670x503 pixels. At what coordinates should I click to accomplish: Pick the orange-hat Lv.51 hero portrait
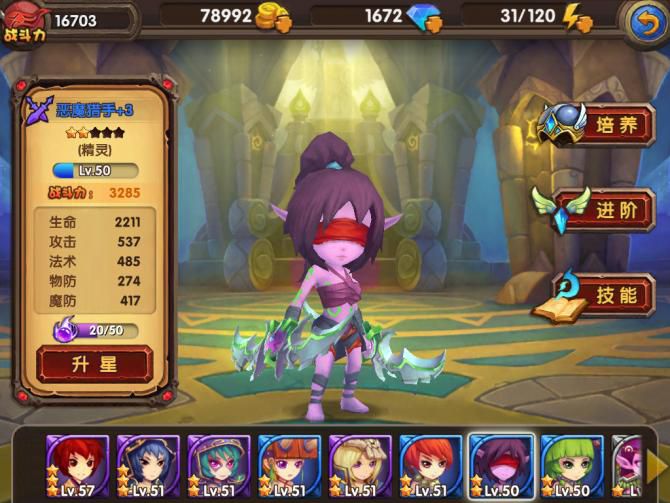coord(289,465)
